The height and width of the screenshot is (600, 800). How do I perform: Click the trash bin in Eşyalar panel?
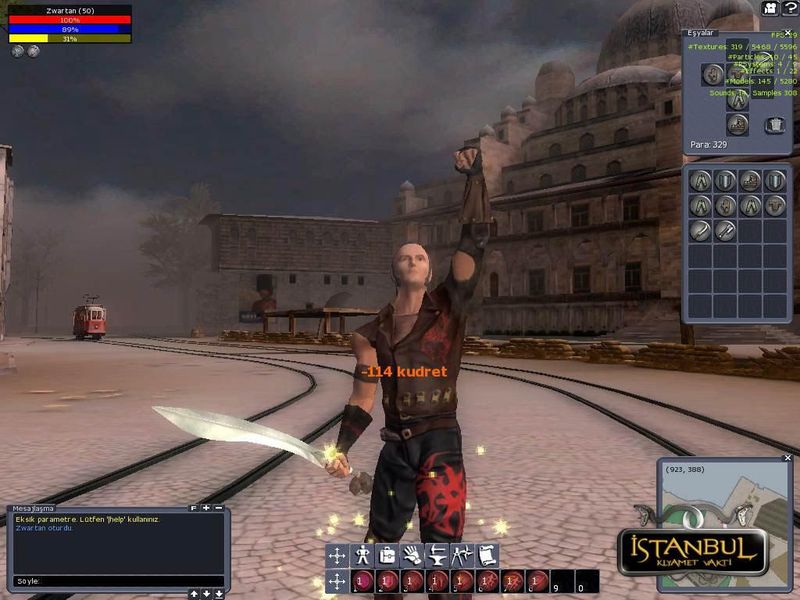[774, 125]
